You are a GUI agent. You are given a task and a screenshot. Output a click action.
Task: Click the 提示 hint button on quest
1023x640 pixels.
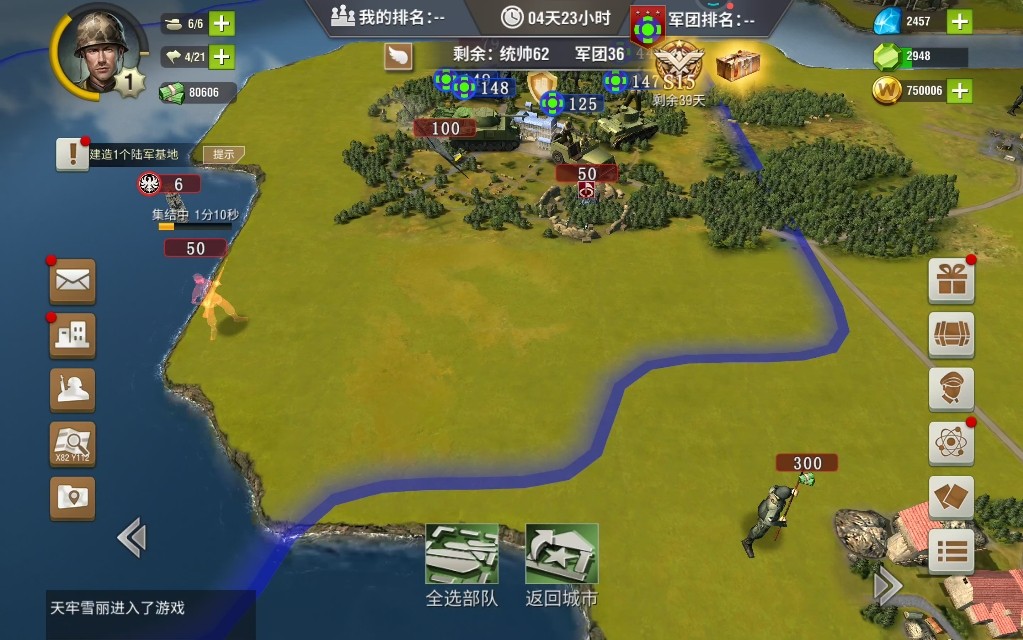[224, 154]
